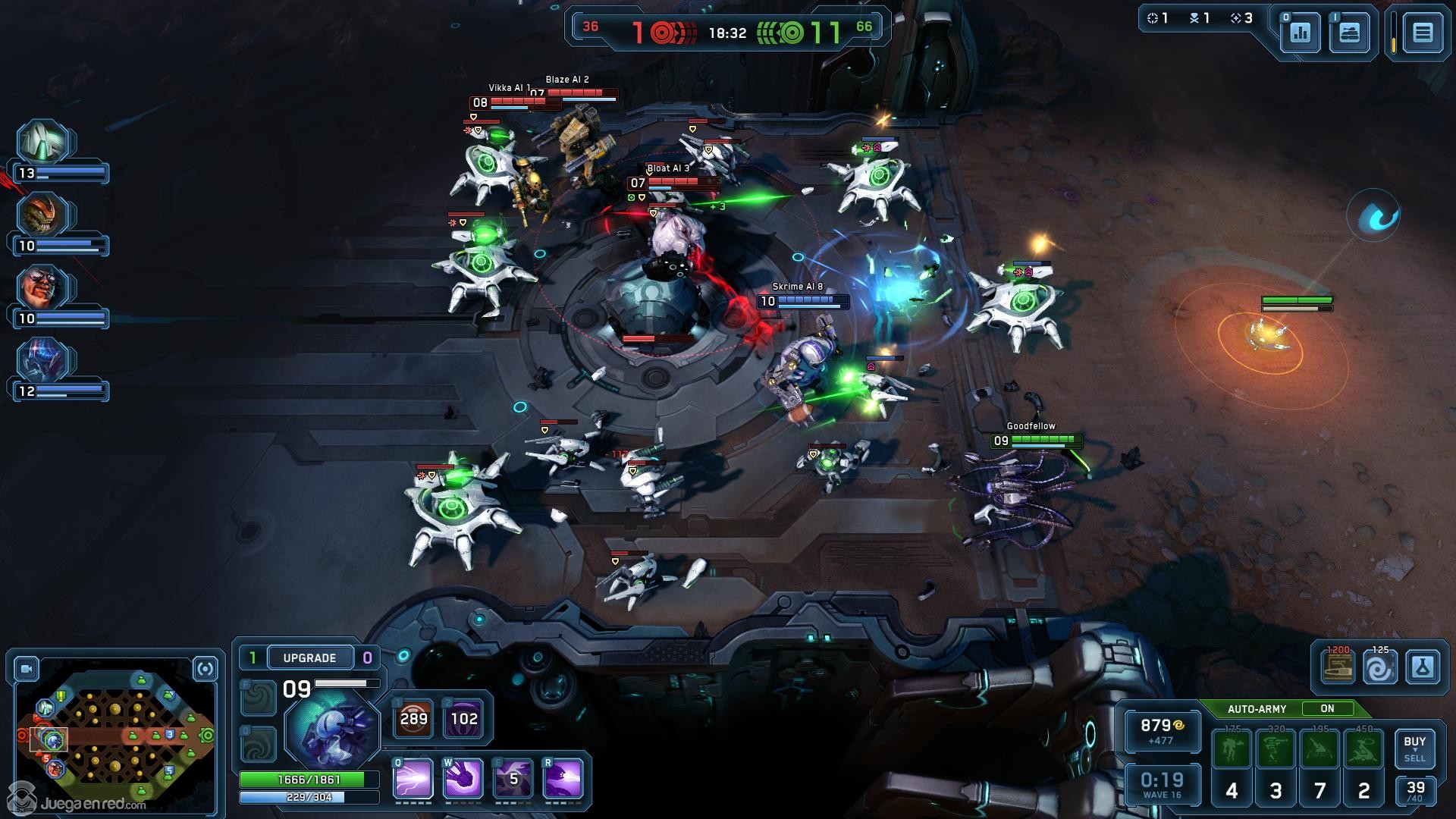Image resolution: width=1456 pixels, height=819 pixels.
Task: Buy the 450-cost army unit
Action: tap(1363, 750)
